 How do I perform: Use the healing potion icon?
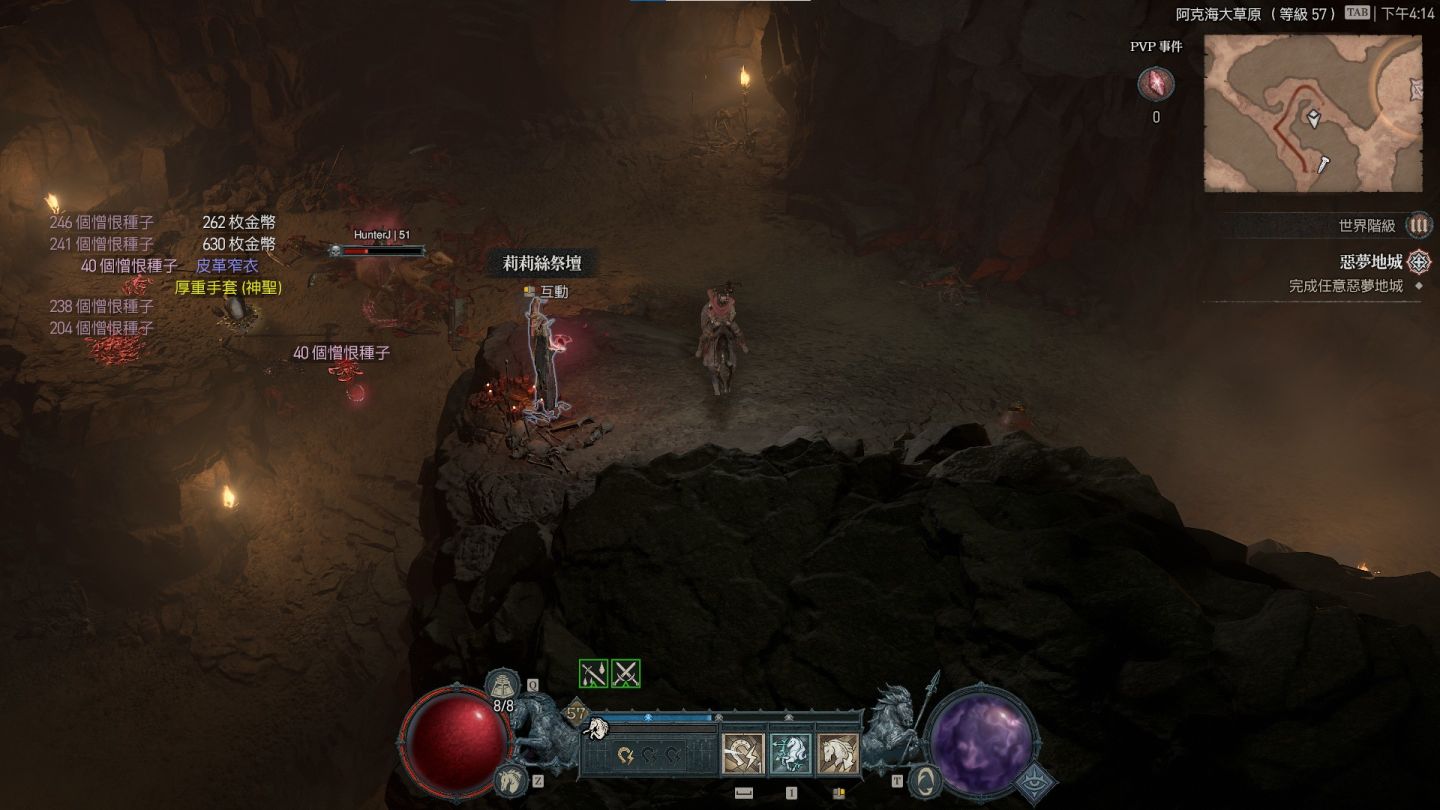(503, 685)
